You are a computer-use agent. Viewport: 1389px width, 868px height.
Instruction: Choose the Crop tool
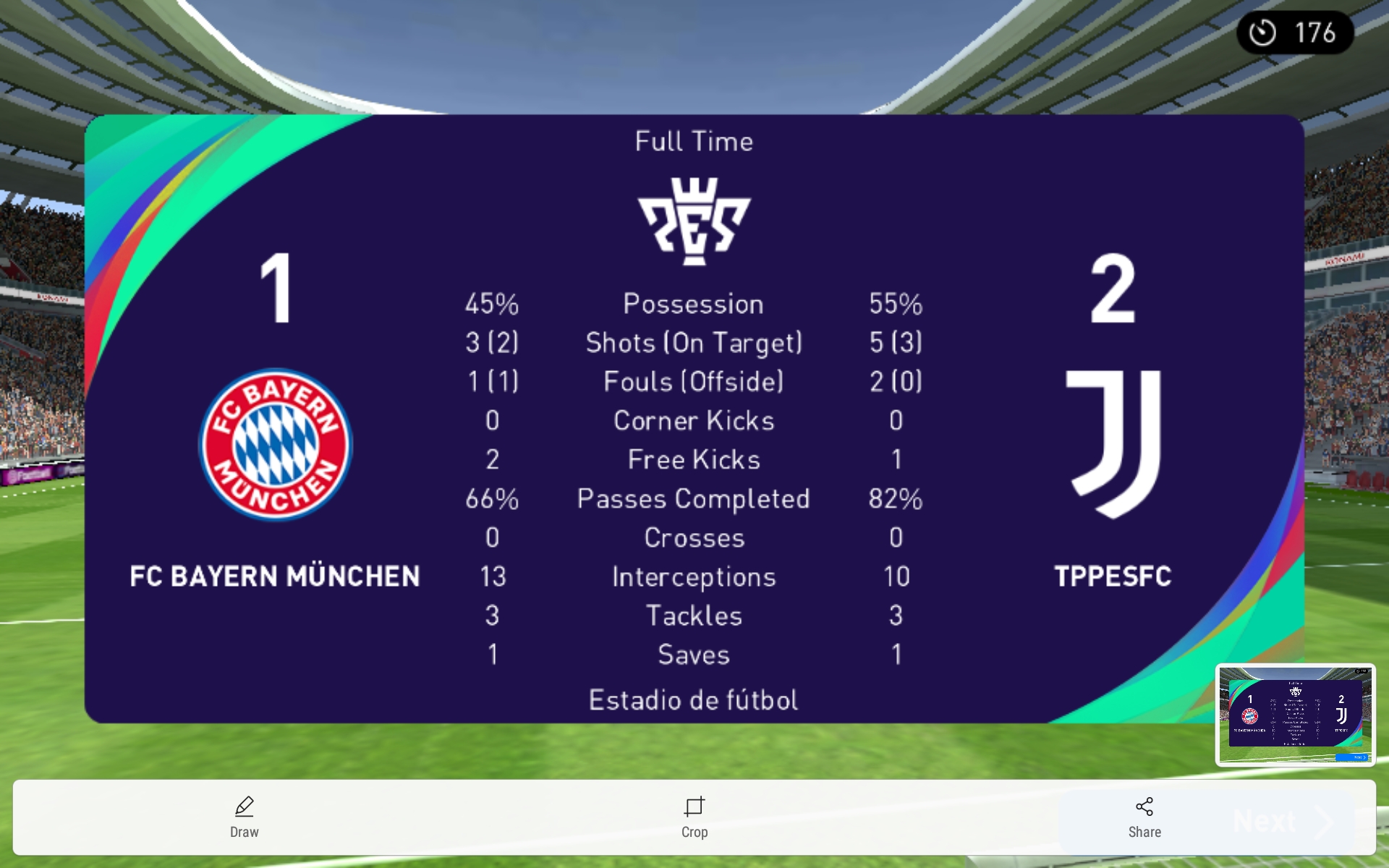coord(694,817)
